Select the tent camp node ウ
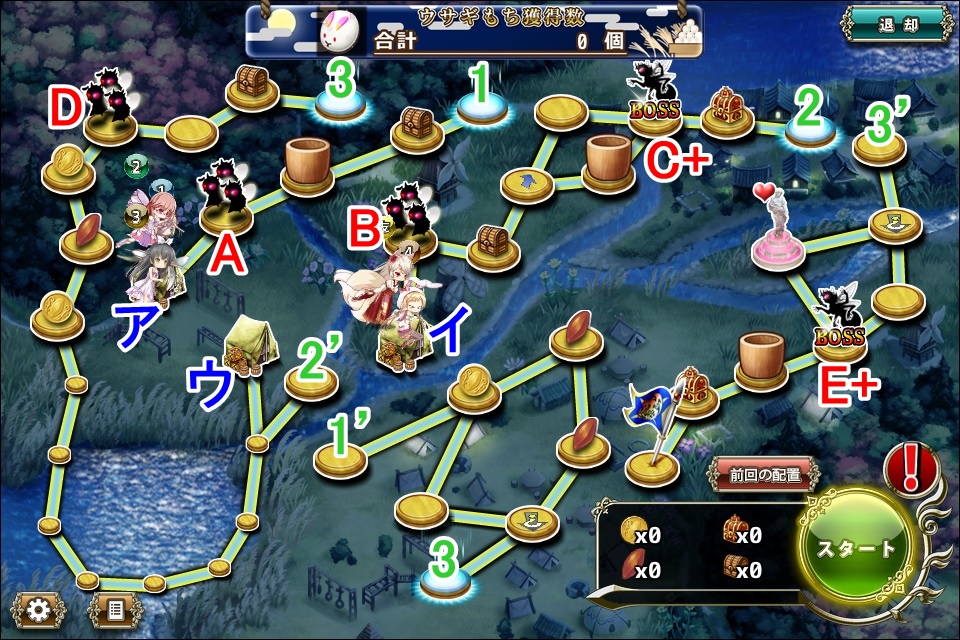960x640 pixels. pos(245,345)
